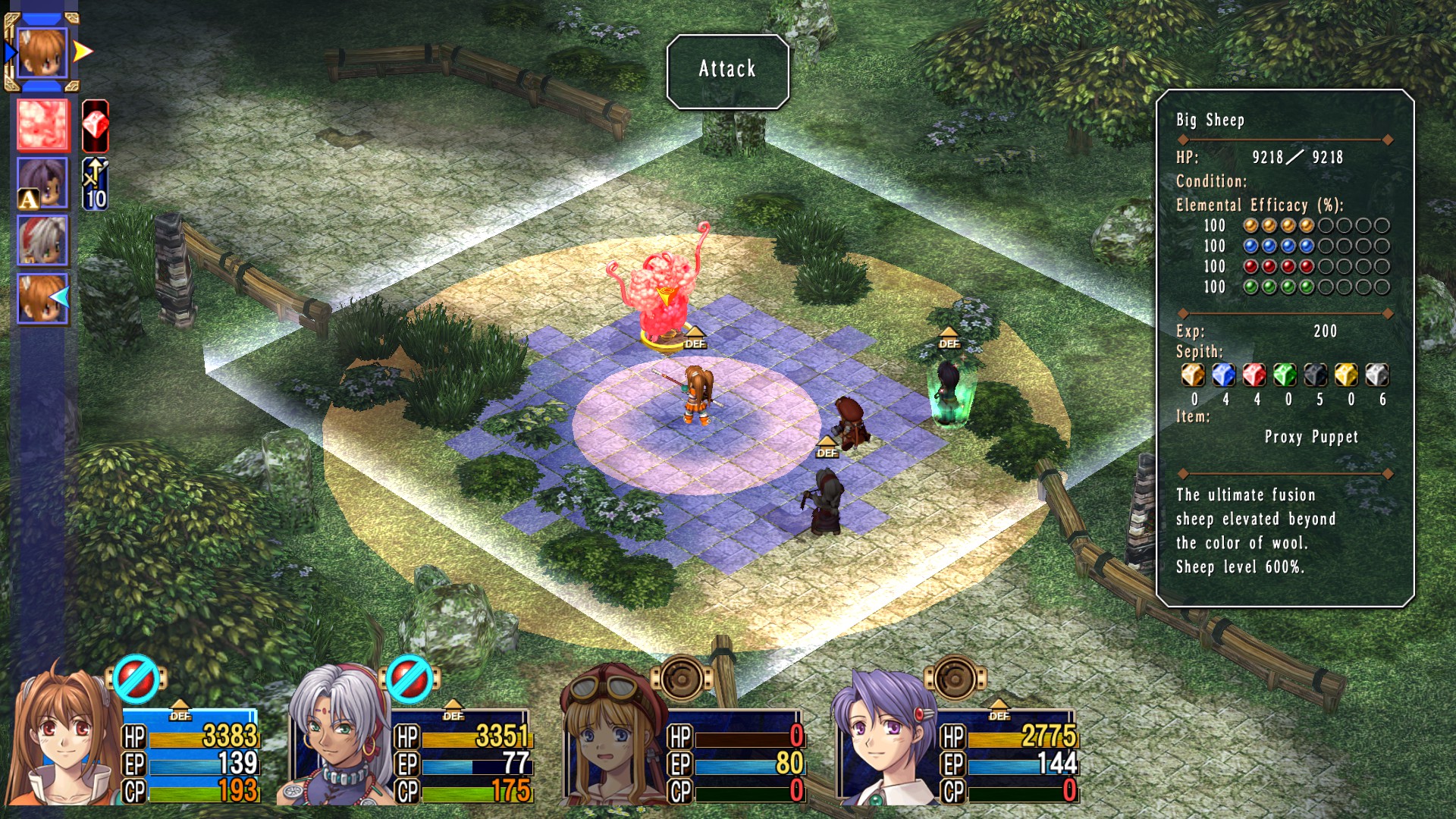1456x819 pixels.
Task: Open the Big Sheep info panel title
Action: coord(1210,120)
